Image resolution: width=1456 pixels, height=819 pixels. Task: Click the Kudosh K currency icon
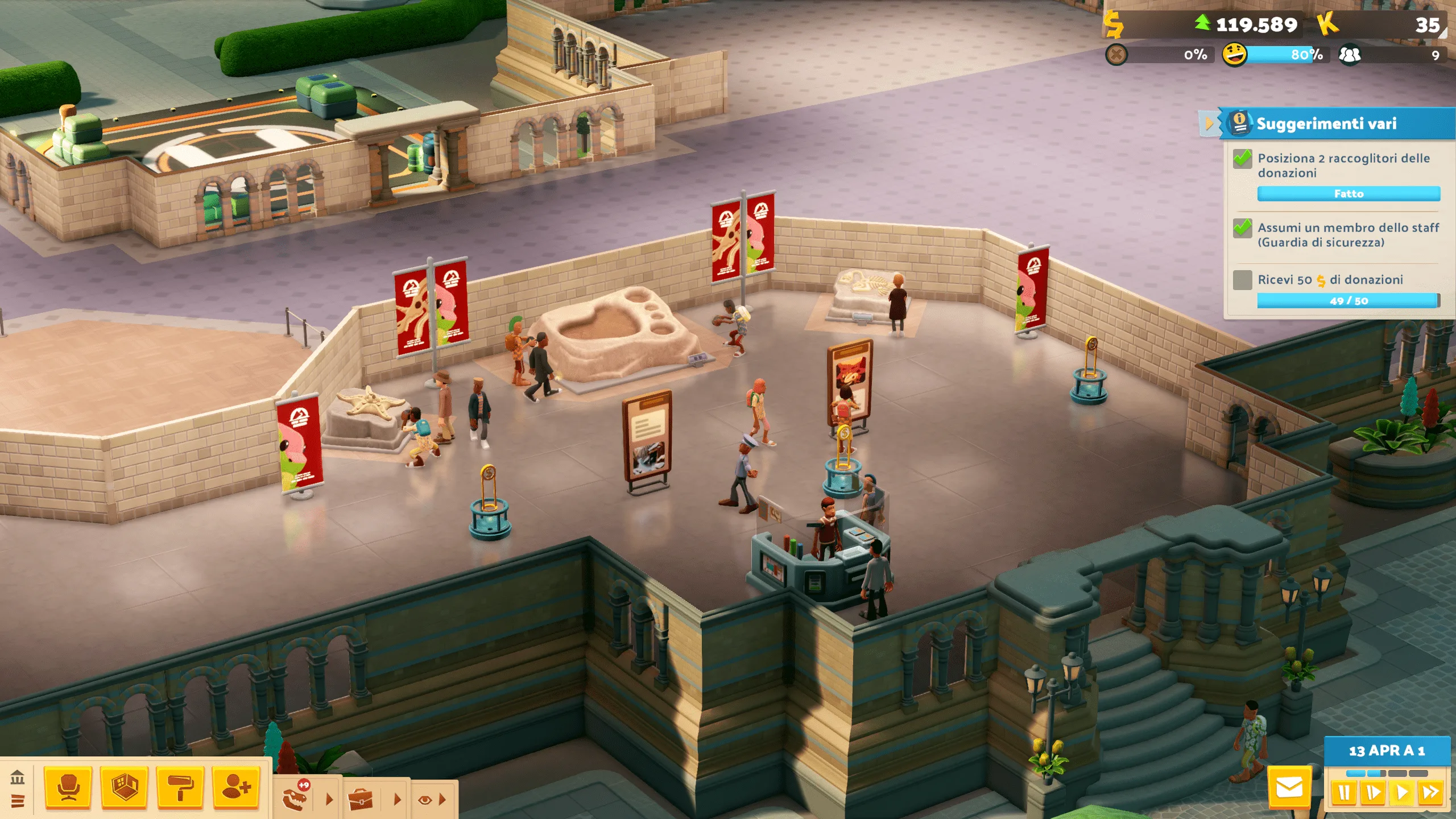(x=1327, y=24)
